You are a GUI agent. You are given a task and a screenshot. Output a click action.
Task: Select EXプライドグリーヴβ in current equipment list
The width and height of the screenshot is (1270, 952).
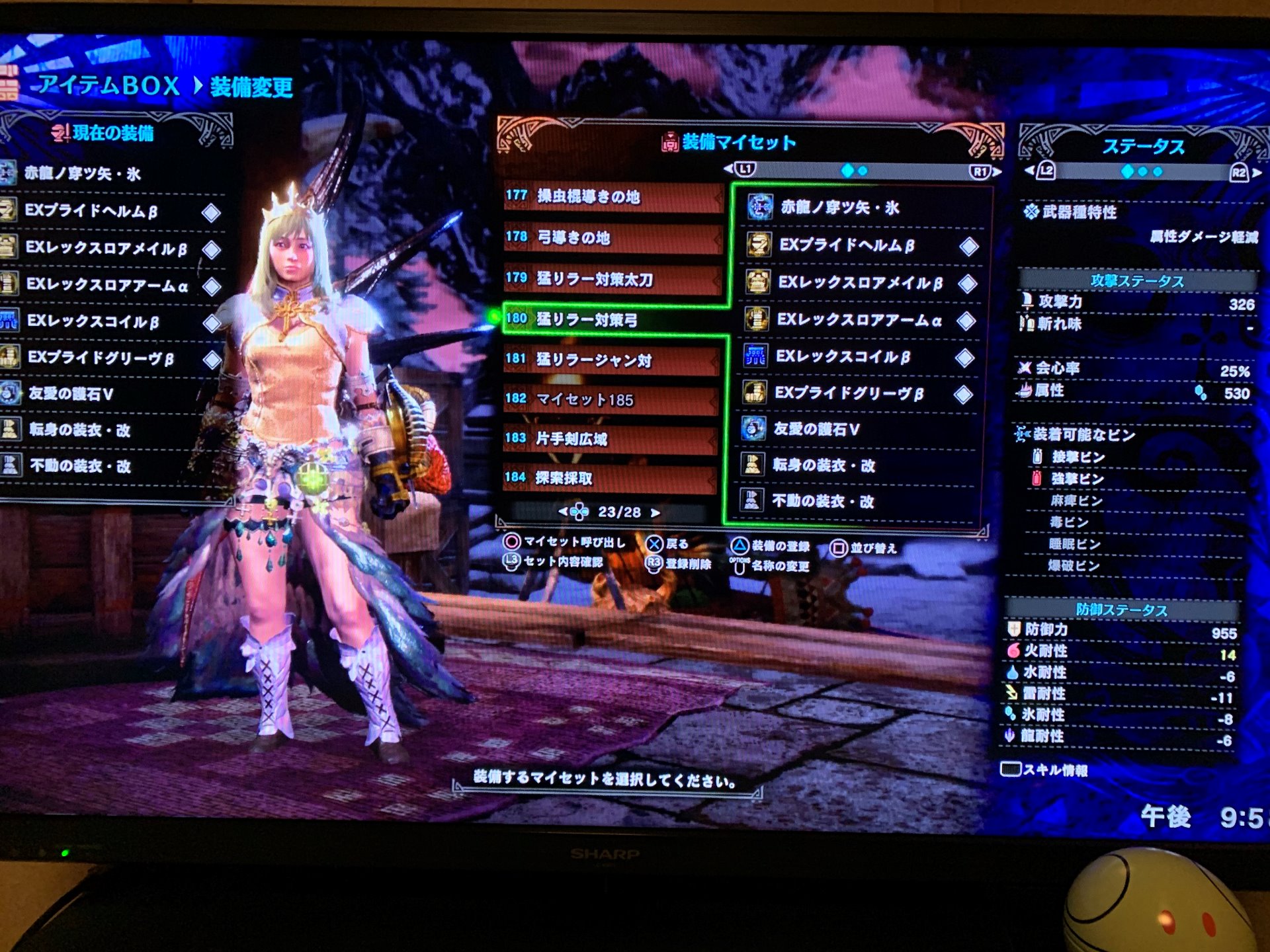click(101, 358)
